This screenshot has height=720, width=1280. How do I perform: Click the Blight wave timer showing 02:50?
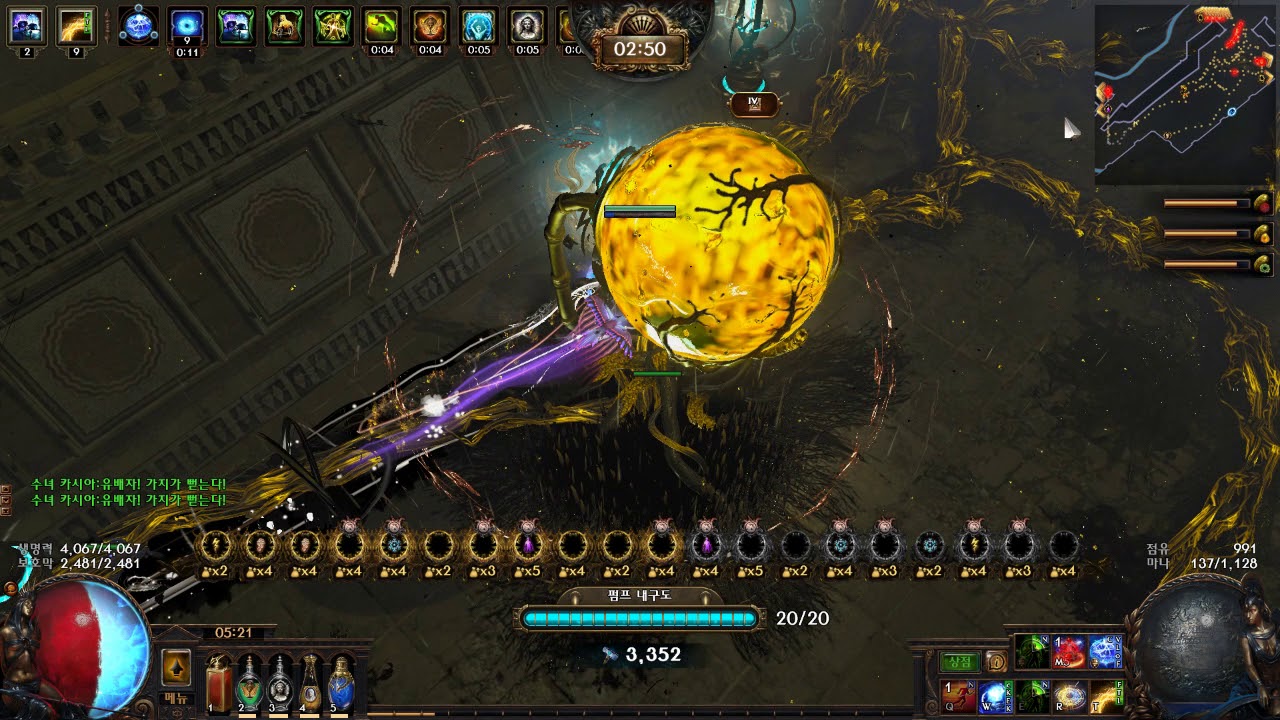[x=640, y=48]
